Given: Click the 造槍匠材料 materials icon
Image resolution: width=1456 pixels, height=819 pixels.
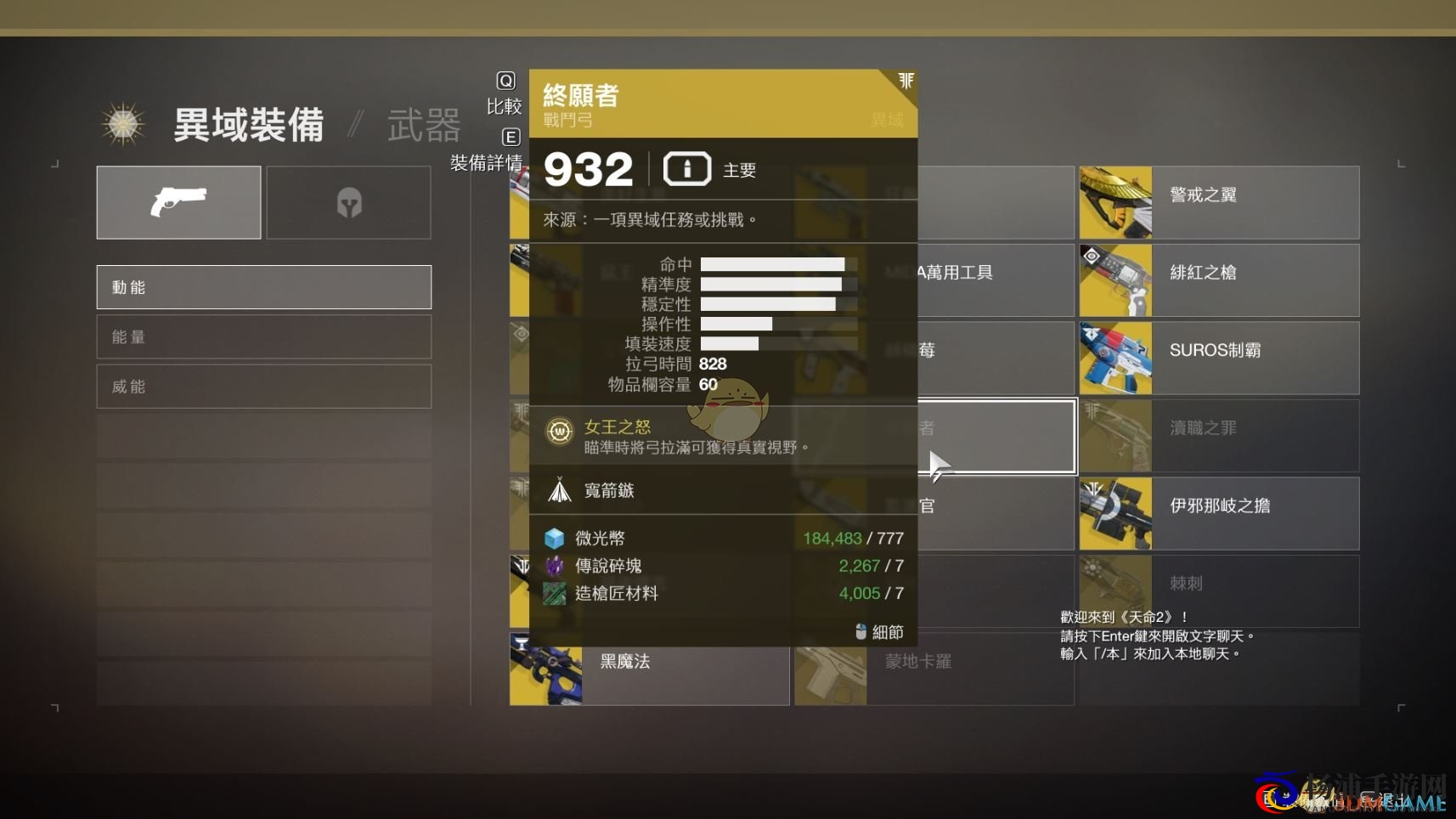Looking at the screenshot, I should click(555, 593).
